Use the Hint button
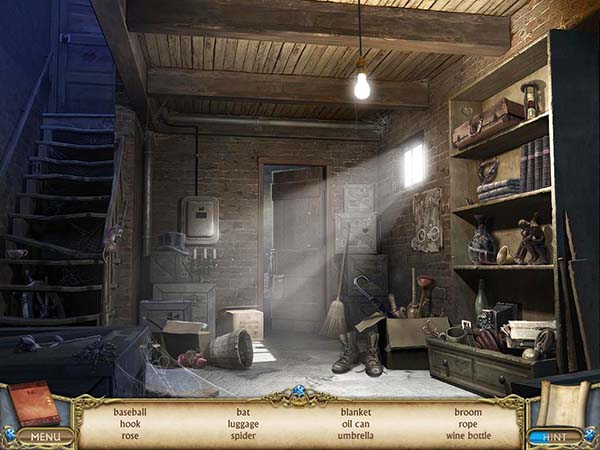600x450 pixels. [x=555, y=437]
